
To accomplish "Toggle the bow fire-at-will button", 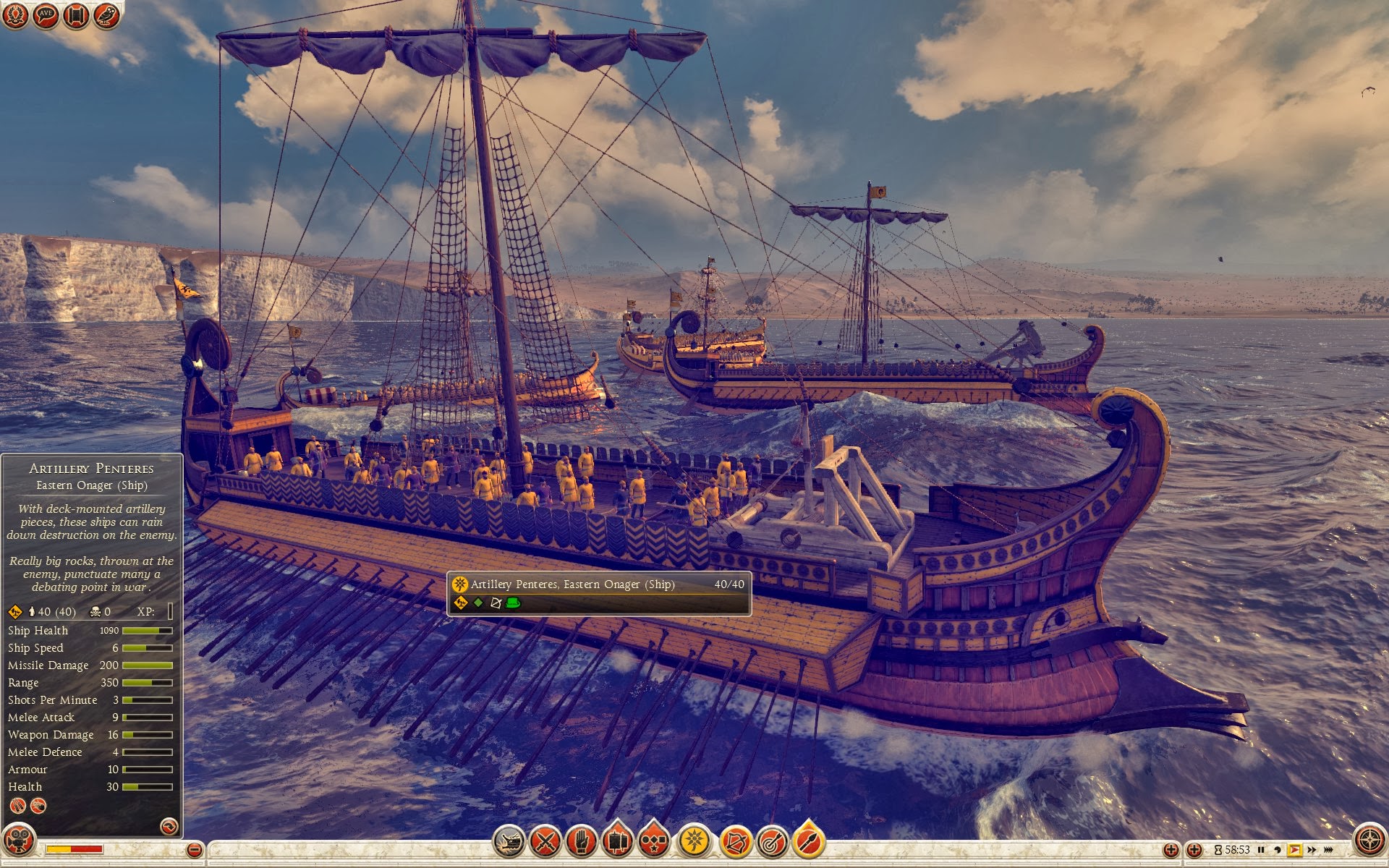I will point(735,841).
